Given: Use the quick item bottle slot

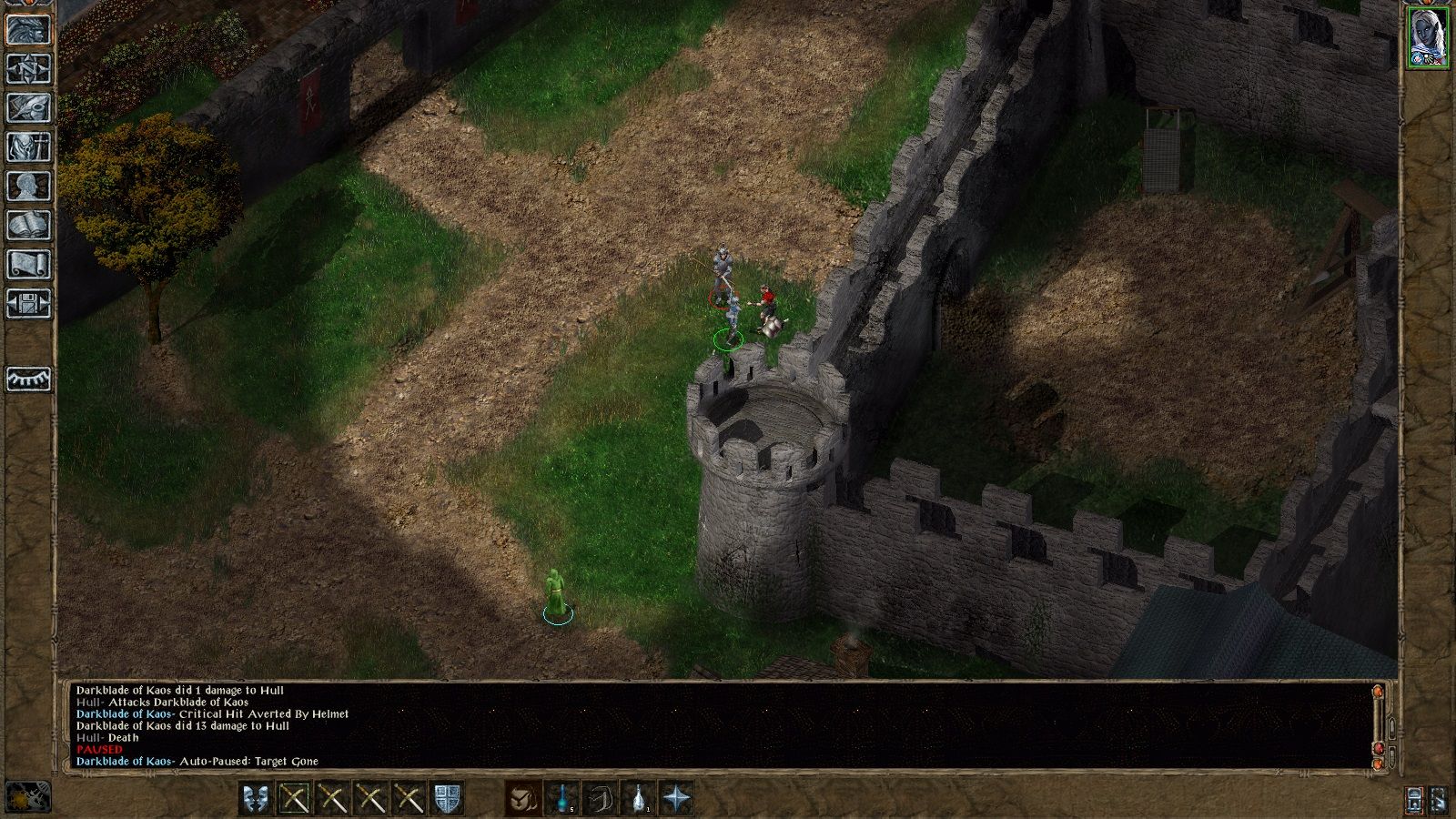Looking at the screenshot, I should pyautogui.click(x=638, y=797).
